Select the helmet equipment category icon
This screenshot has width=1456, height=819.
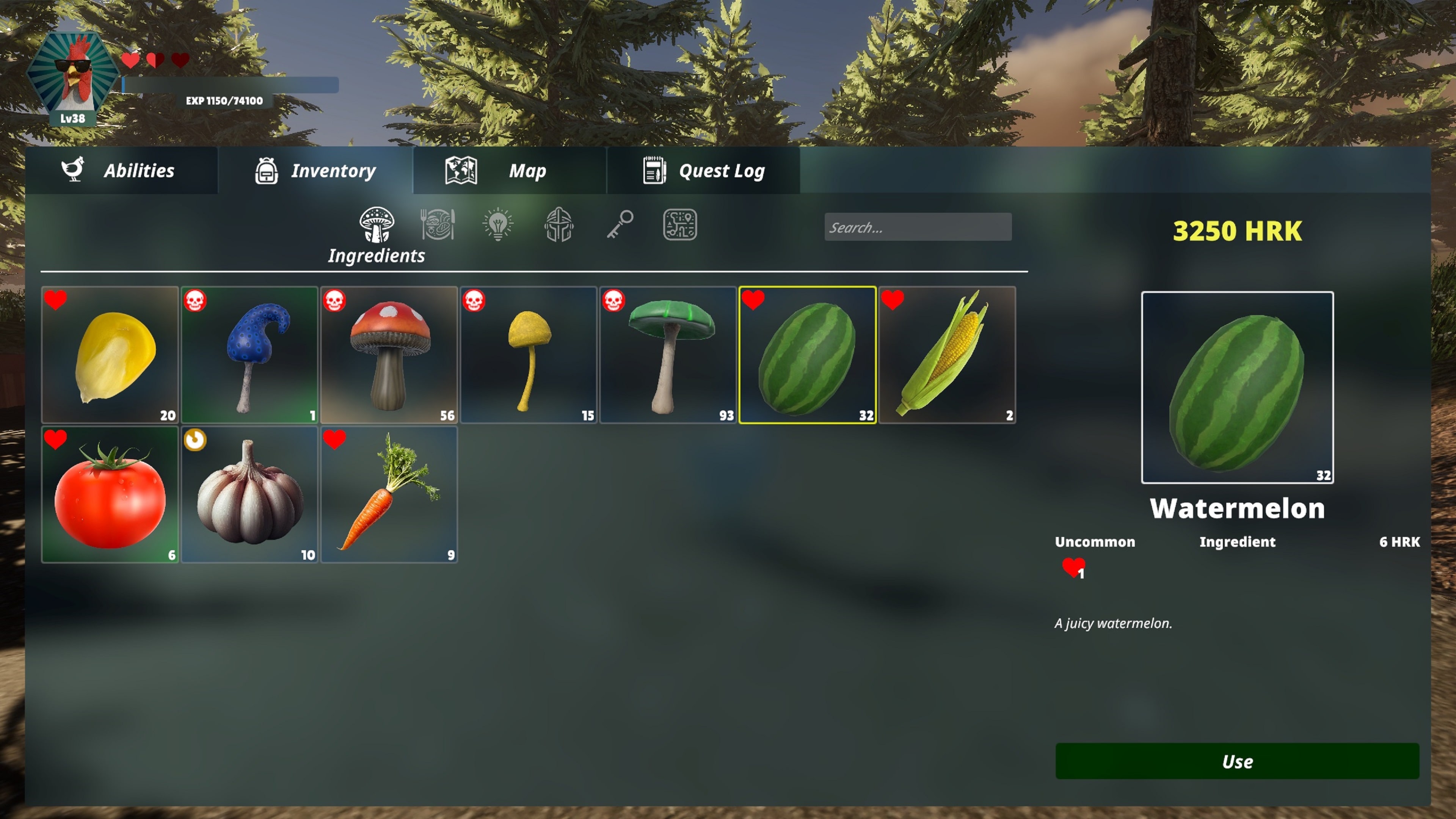point(559,225)
